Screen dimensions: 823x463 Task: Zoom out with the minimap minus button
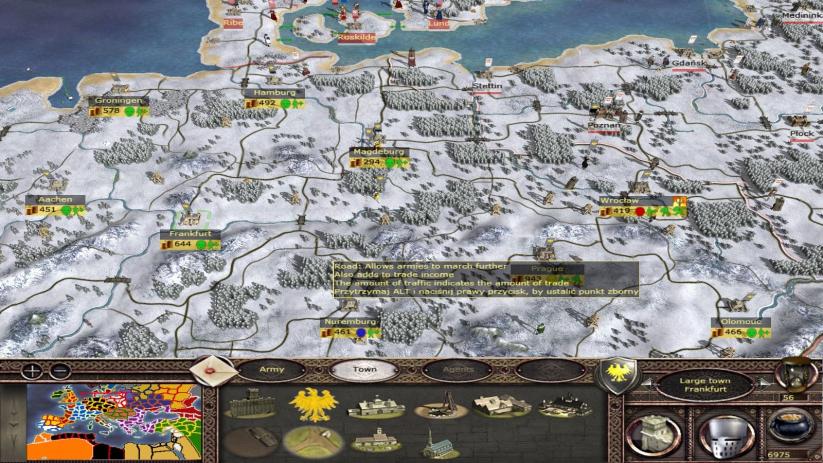point(60,370)
